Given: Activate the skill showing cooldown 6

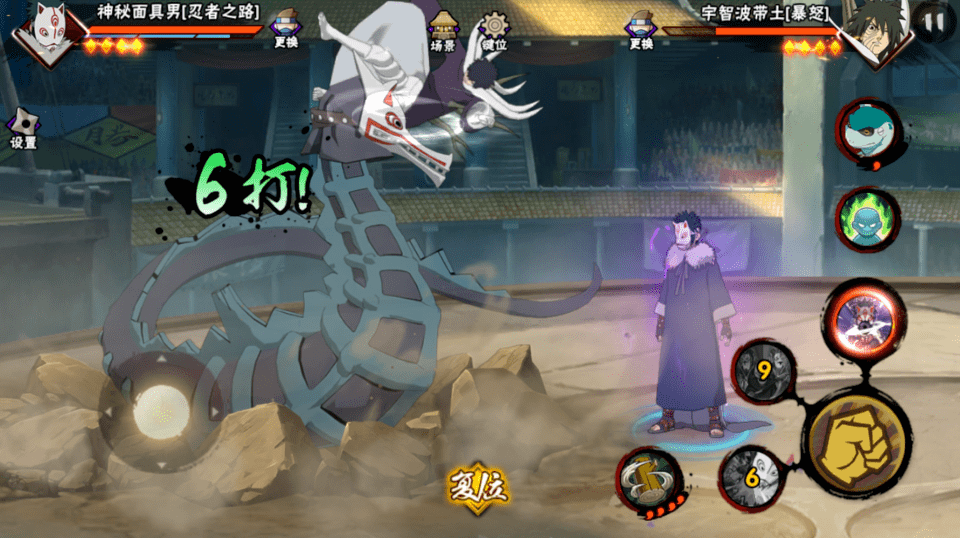Looking at the screenshot, I should [x=751, y=478].
